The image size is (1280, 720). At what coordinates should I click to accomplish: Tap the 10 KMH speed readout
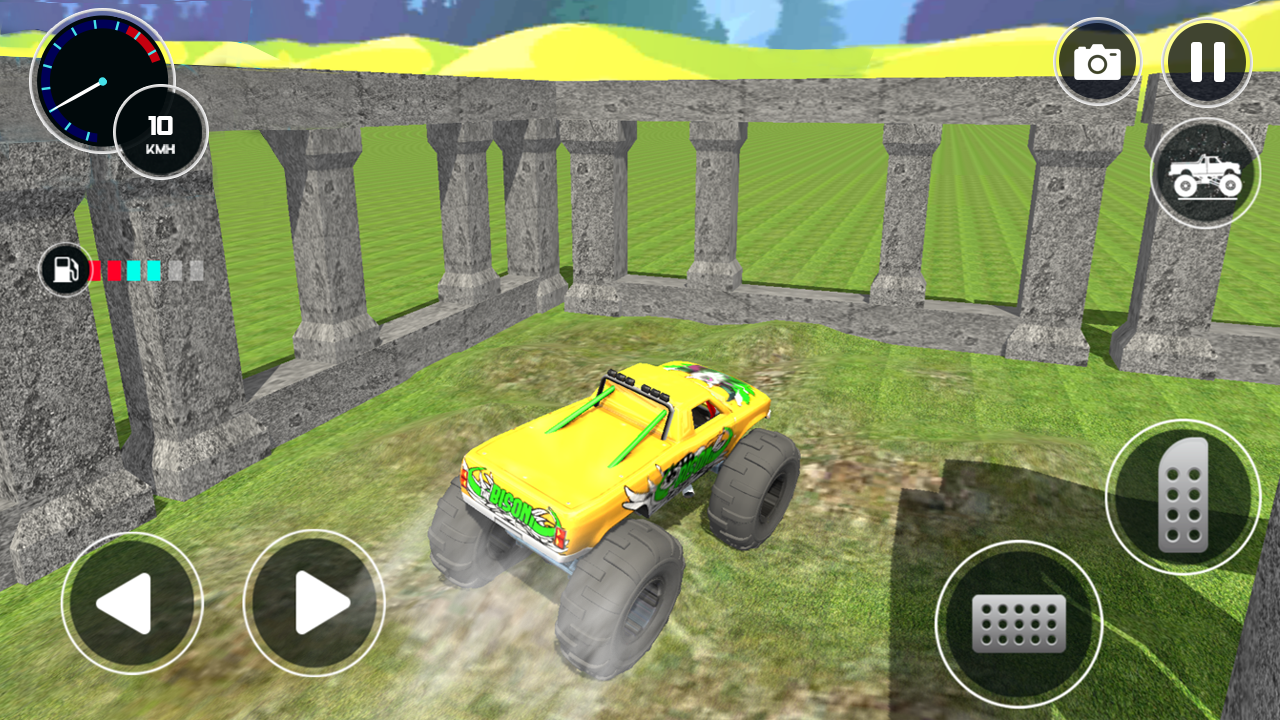(x=160, y=131)
